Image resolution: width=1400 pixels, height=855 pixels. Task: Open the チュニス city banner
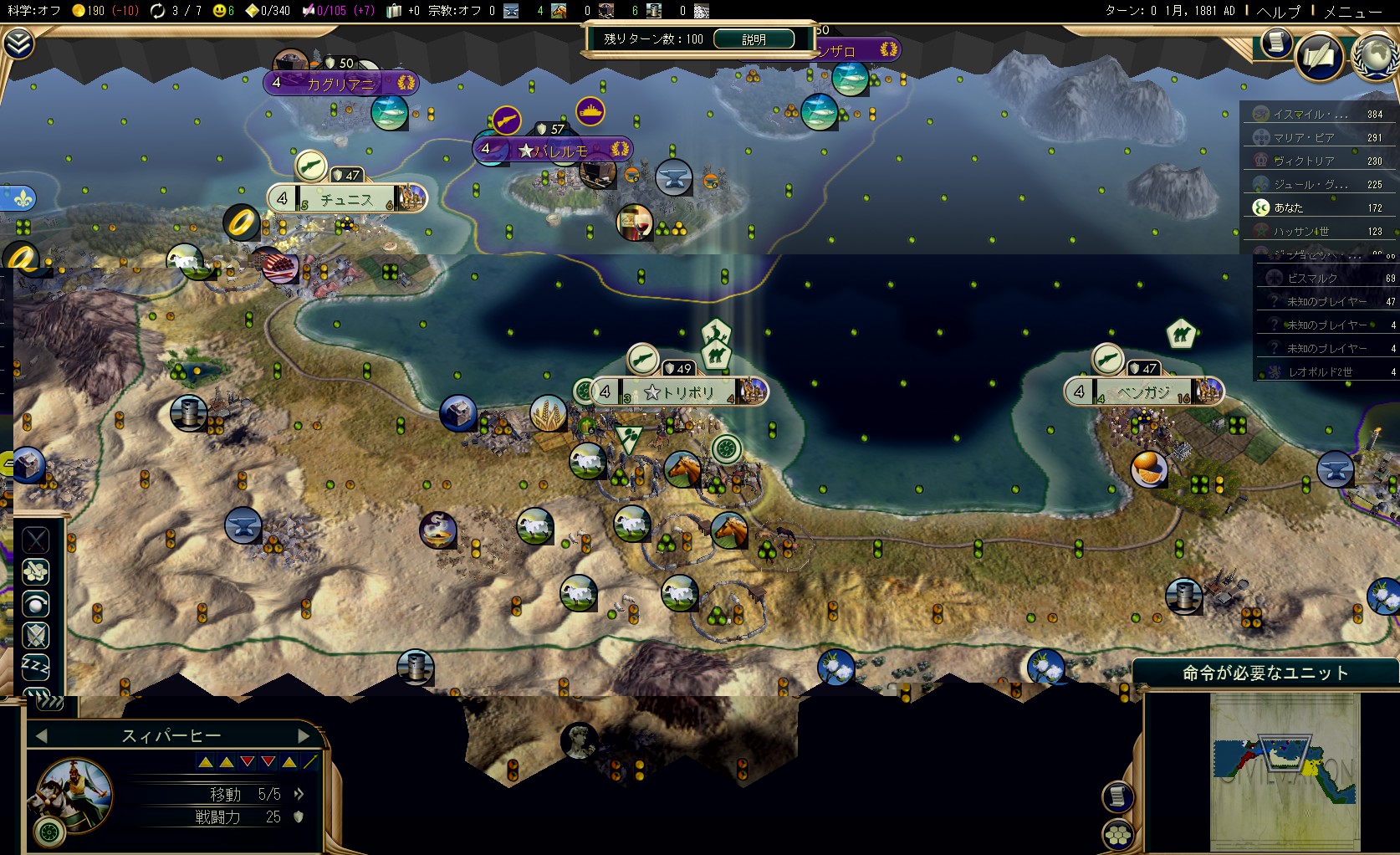(x=346, y=199)
